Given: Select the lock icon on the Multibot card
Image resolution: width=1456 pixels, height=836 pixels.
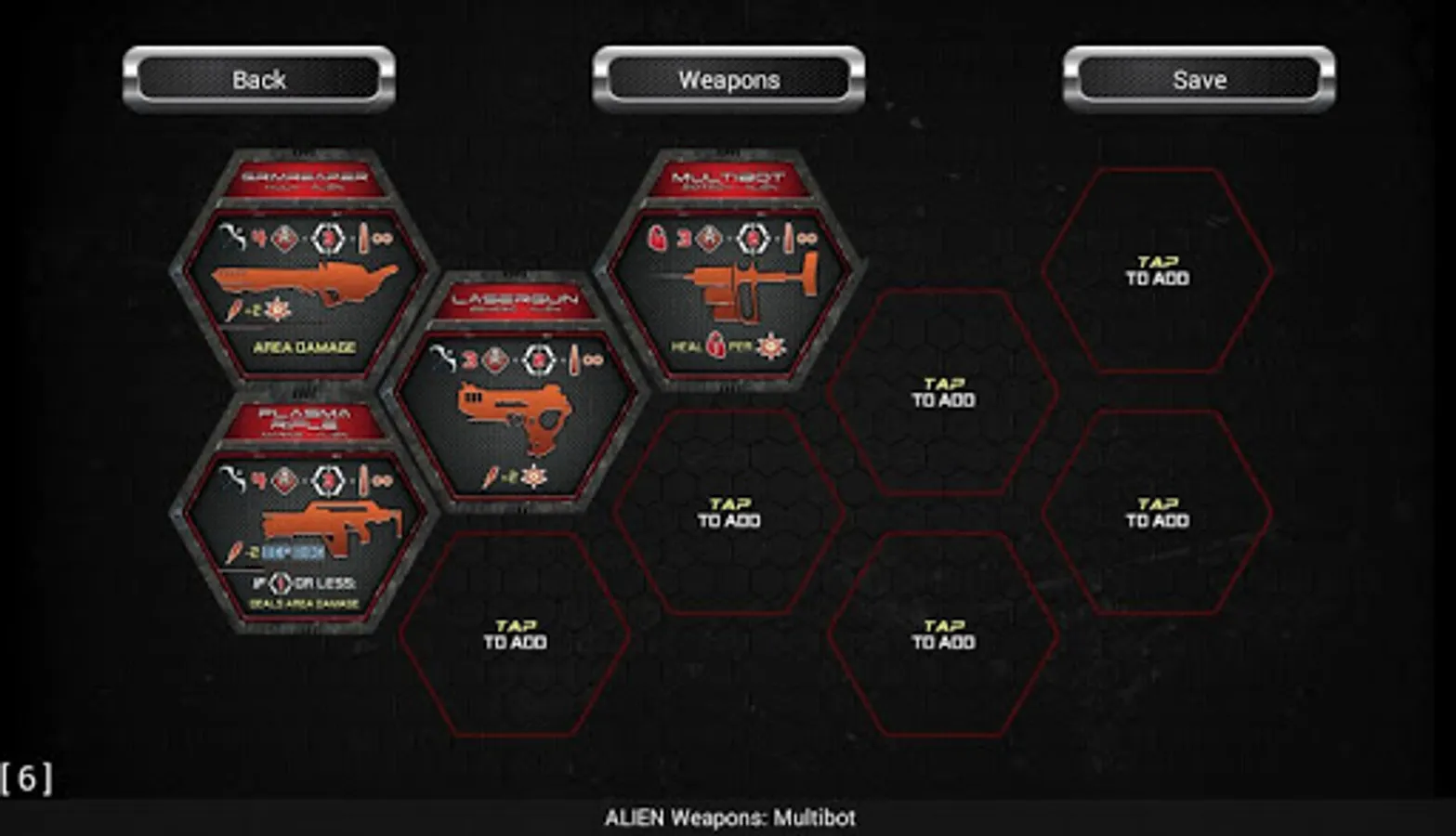Looking at the screenshot, I should [656, 239].
